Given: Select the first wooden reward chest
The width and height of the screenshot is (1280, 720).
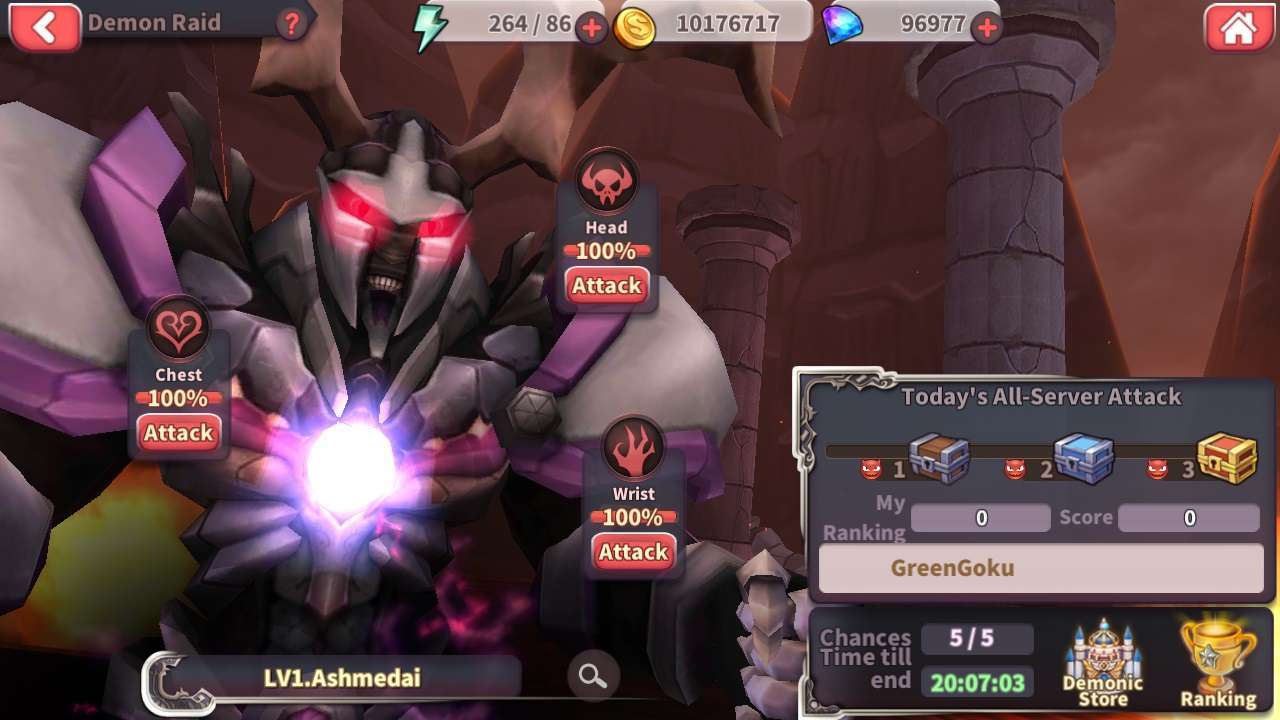Looking at the screenshot, I should point(939,459).
